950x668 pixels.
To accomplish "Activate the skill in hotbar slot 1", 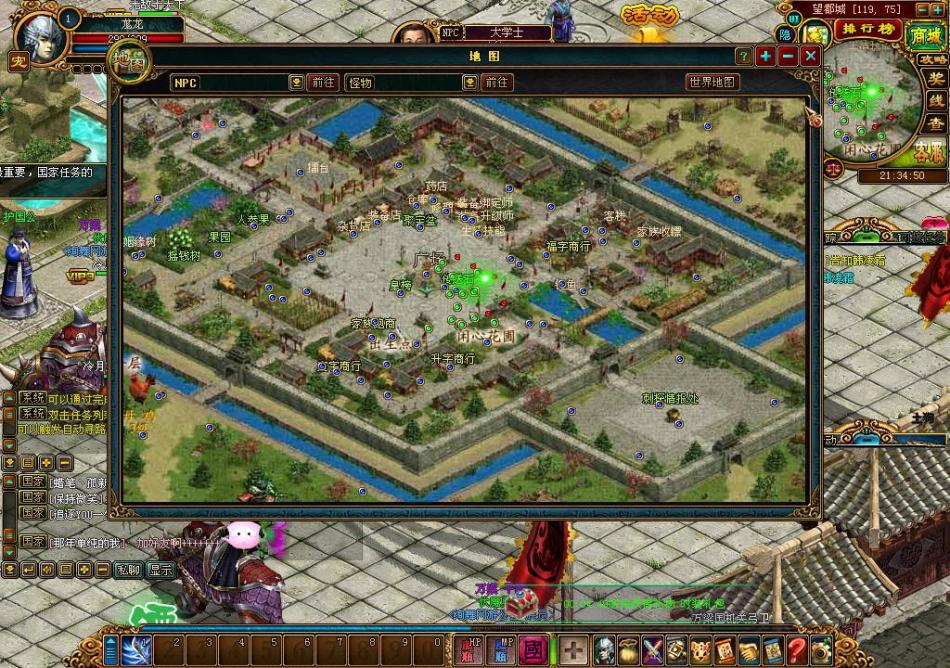I will (x=136, y=648).
